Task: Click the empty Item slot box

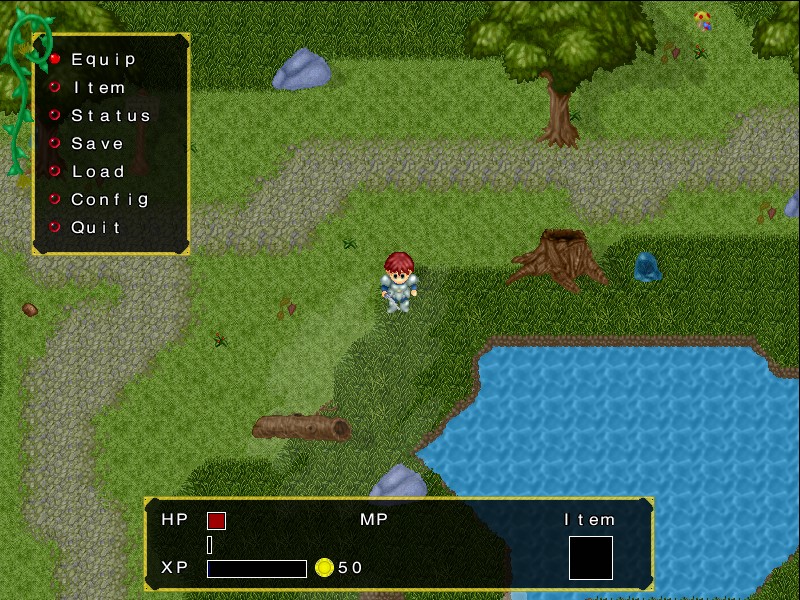Action: pos(590,557)
